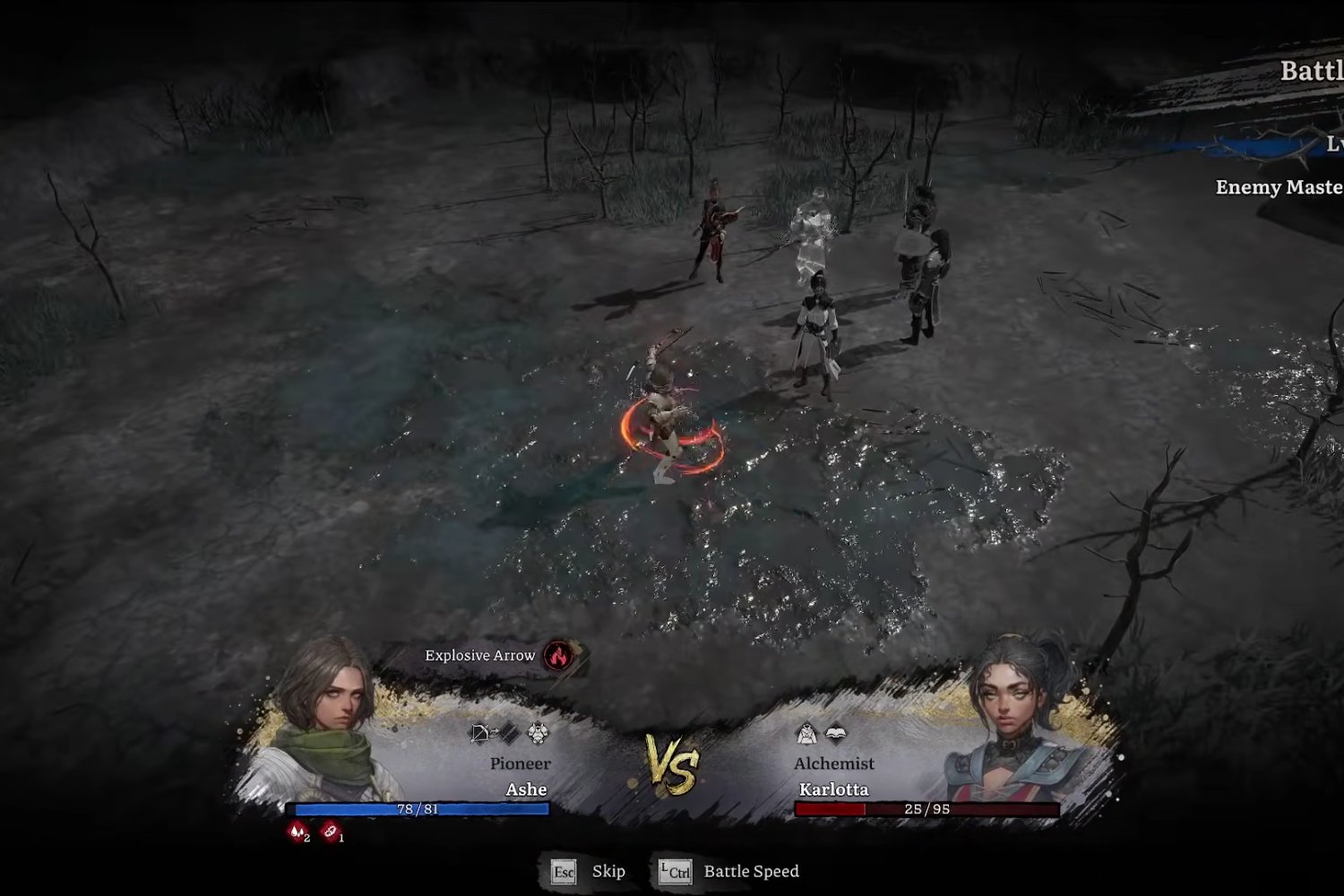Screen dimensions: 1344x896
Task: Select the Pioneer class label
Action: pyautogui.click(x=521, y=763)
